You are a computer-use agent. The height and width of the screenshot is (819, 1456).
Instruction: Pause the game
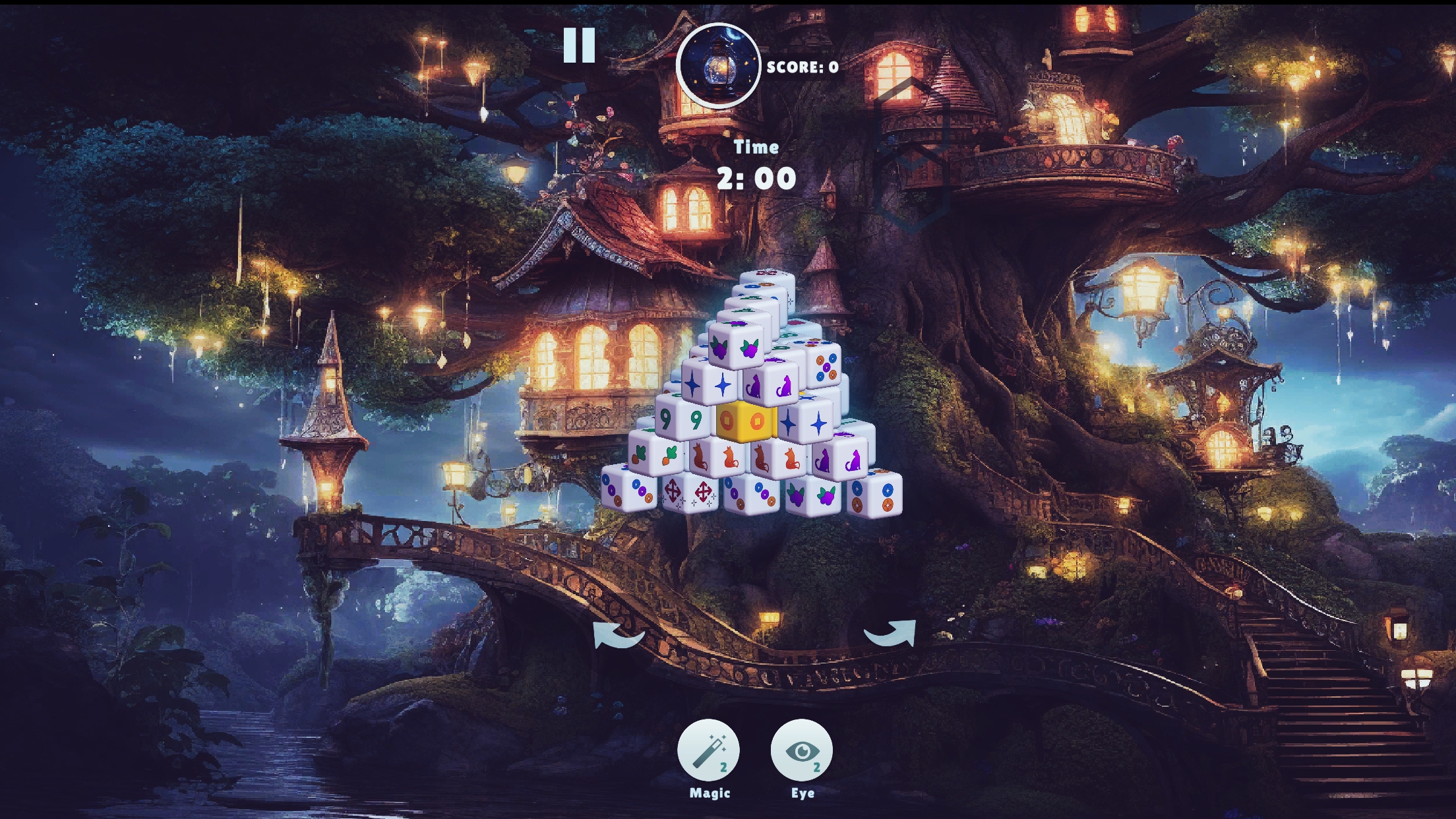coord(579,46)
